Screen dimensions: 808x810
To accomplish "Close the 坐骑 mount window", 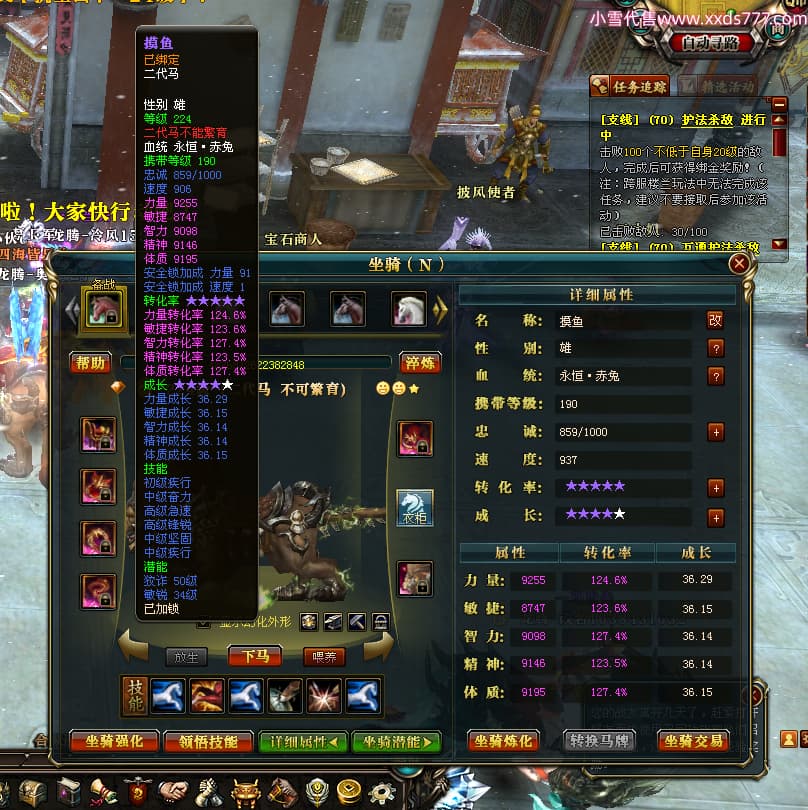I will (739, 264).
